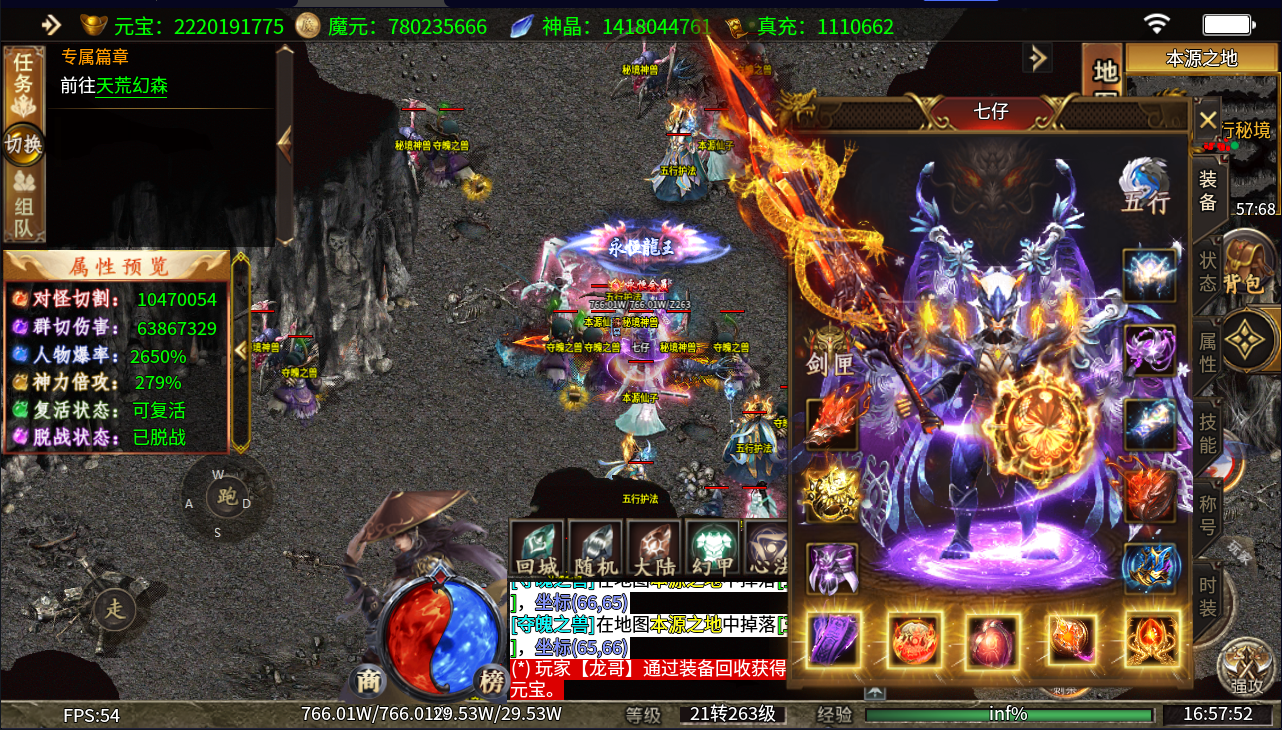Toggle the 强攻 forced attack button
The height and width of the screenshot is (730, 1282).
pyautogui.click(x=1246, y=669)
